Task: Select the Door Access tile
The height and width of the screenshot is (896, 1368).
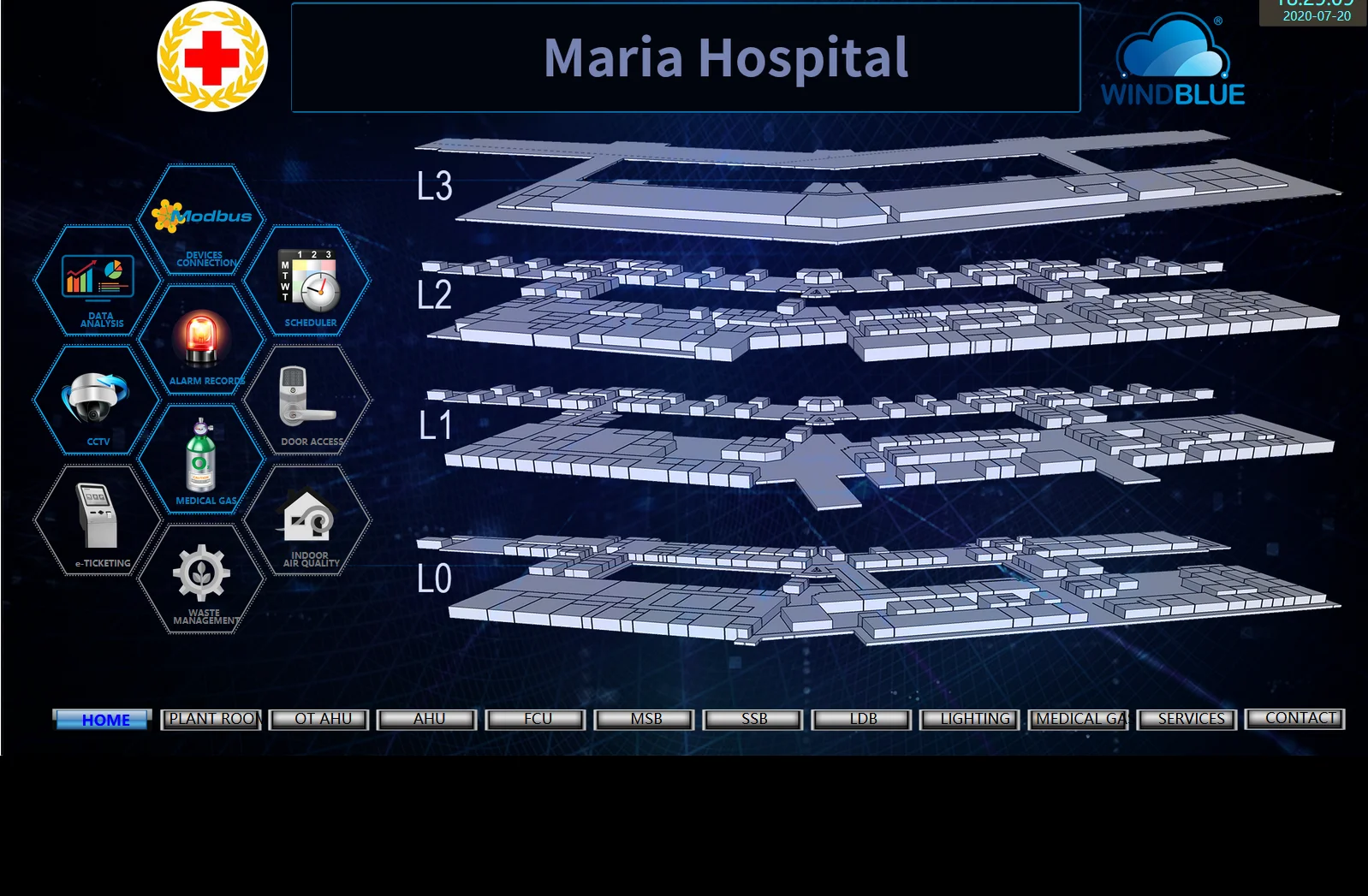Action: click(x=308, y=401)
